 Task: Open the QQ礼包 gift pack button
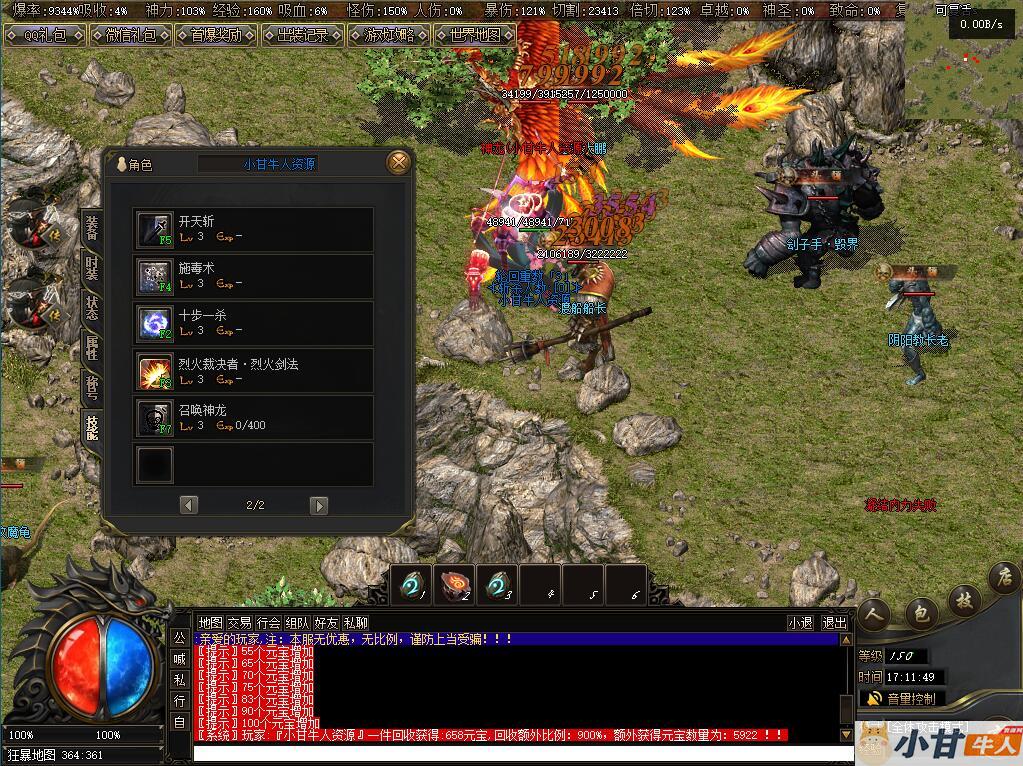[x=43, y=35]
